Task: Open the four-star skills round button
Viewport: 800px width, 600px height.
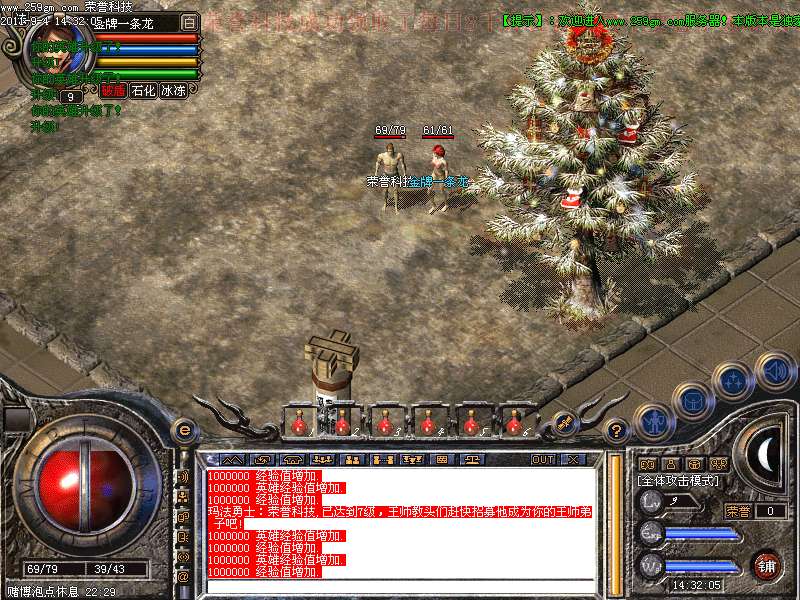Action: tap(733, 381)
